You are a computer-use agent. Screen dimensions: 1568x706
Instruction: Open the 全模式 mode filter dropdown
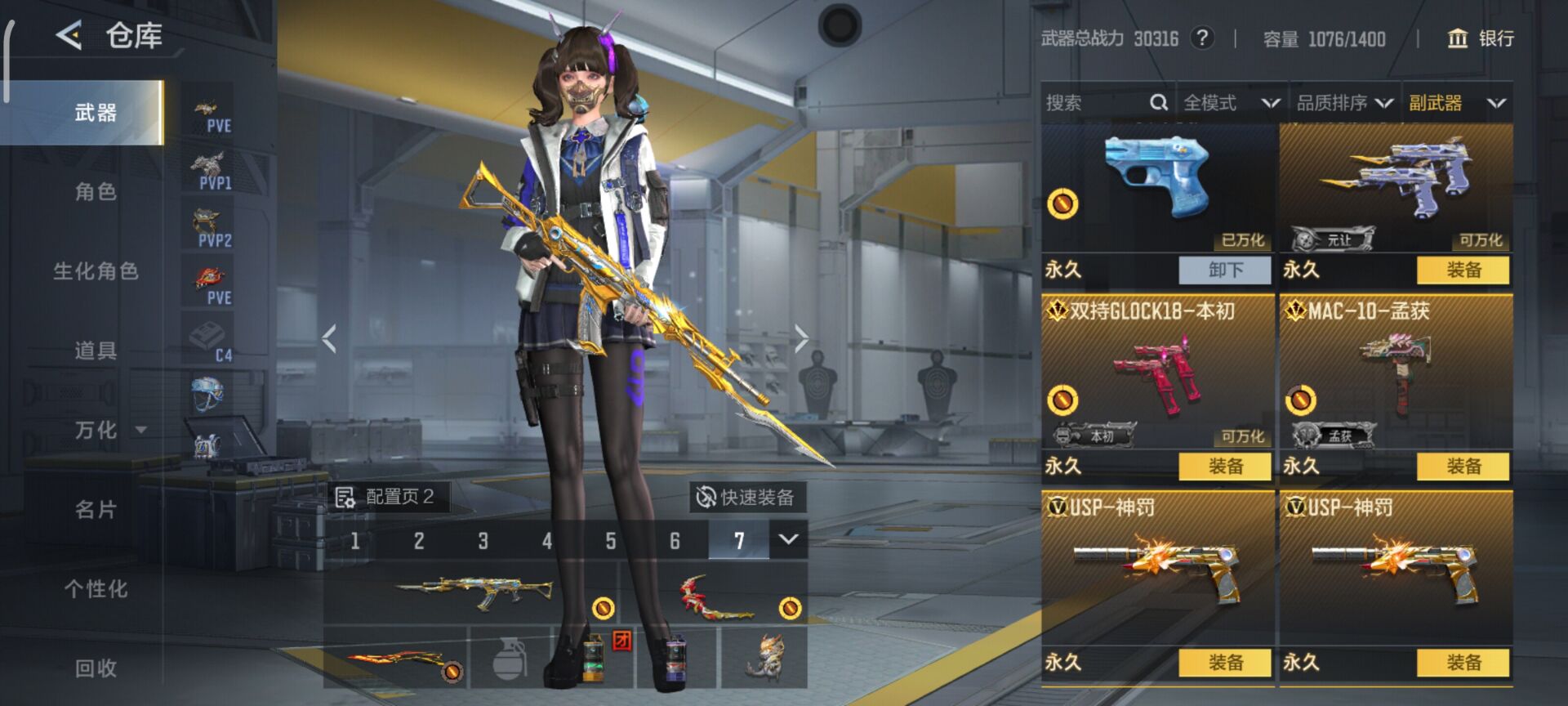coord(1231,103)
